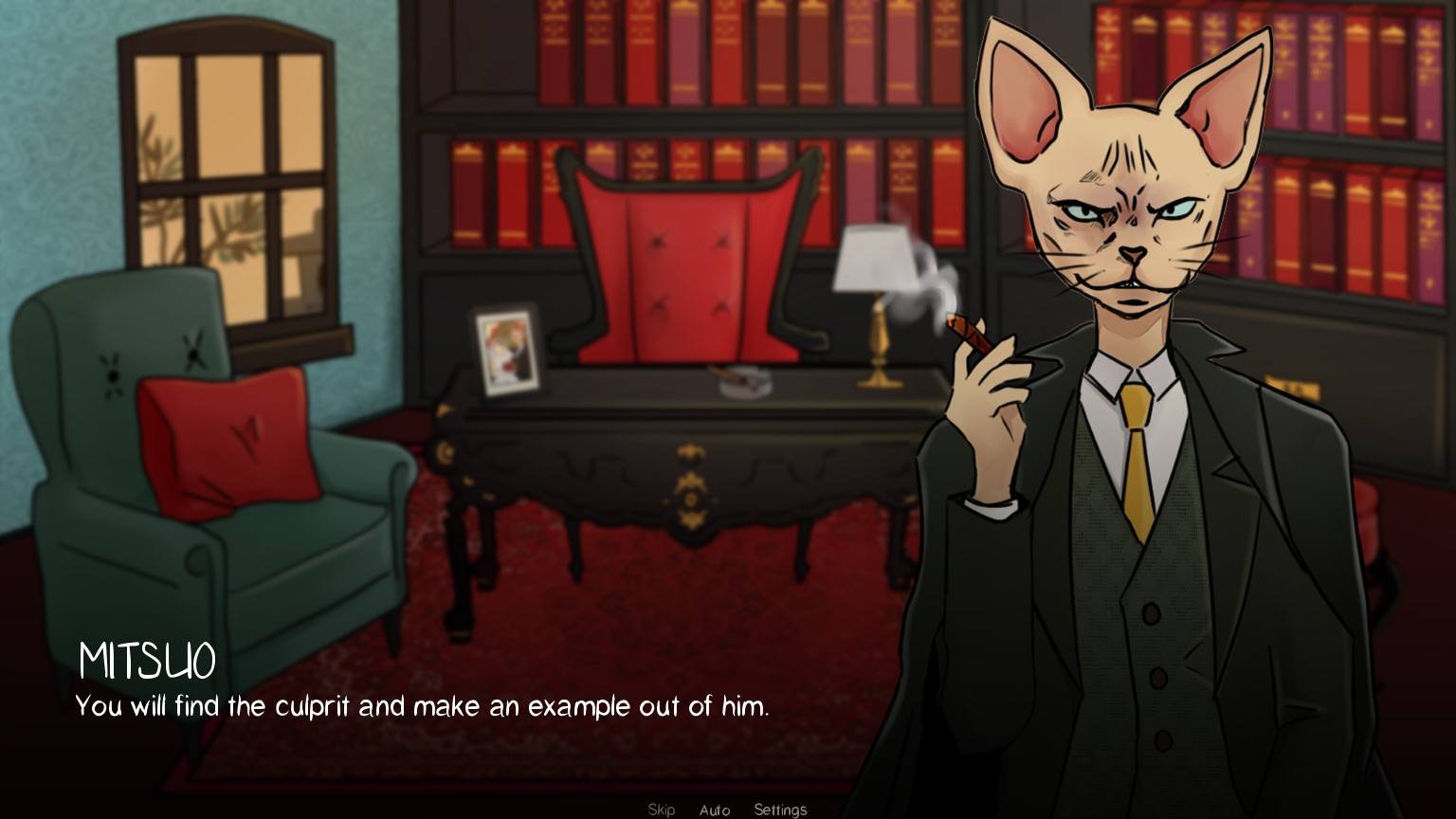Click the red cushion on the armchair
Image resolution: width=1456 pixels, height=819 pixels.
(x=230, y=441)
